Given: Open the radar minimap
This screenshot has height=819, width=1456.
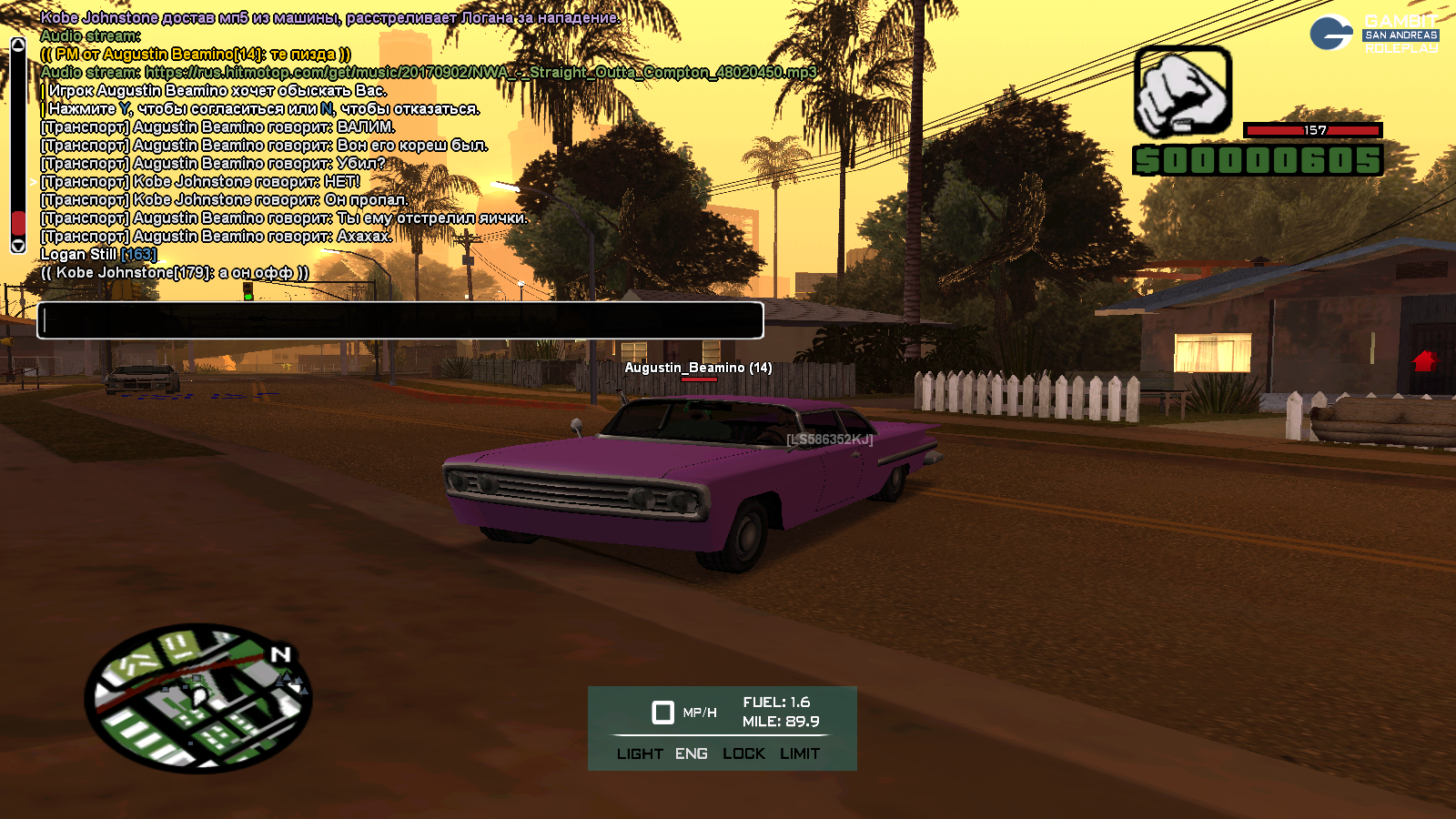Looking at the screenshot, I should click(198, 698).
